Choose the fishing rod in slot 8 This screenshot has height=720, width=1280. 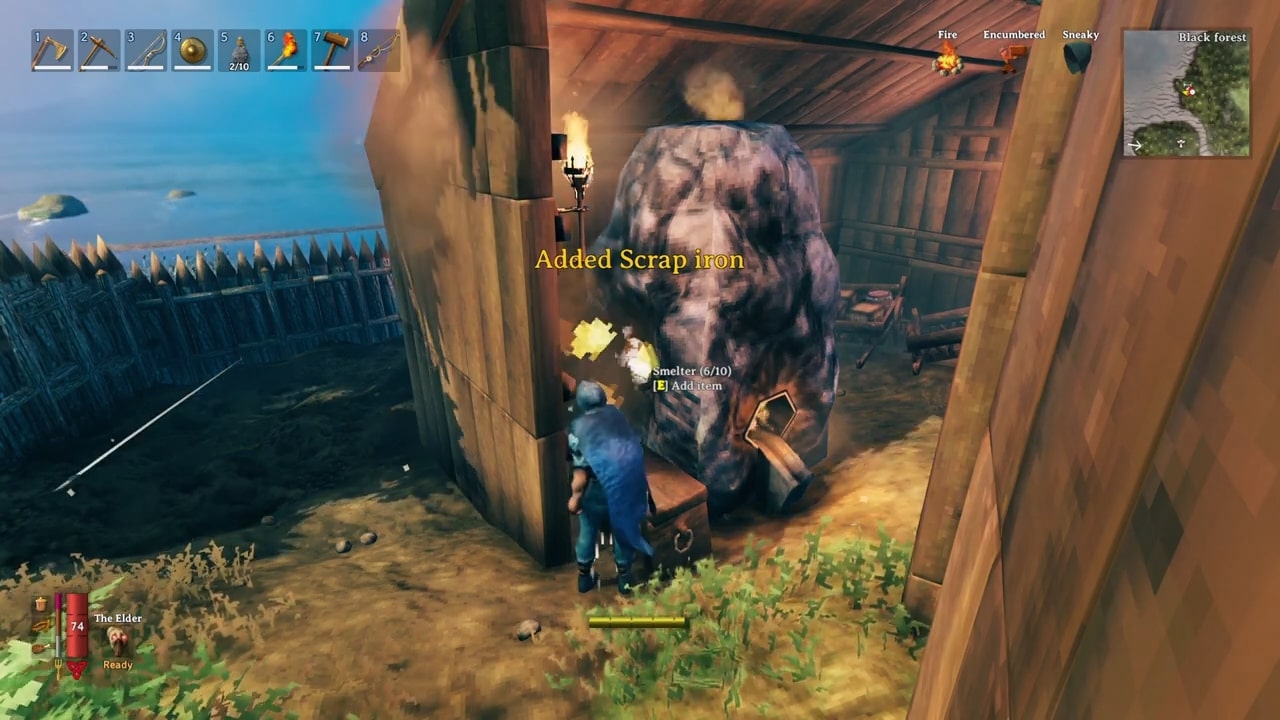[380, 50]
